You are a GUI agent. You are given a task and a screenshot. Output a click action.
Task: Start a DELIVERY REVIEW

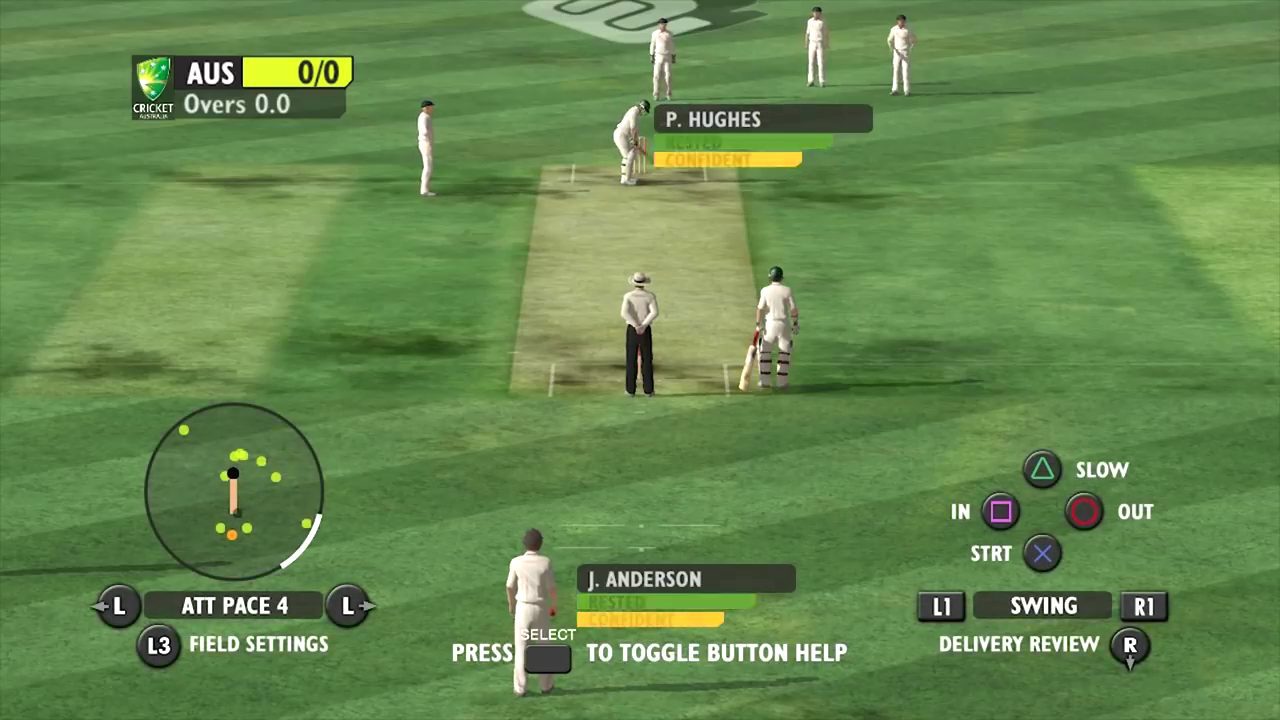[1018, 645]
